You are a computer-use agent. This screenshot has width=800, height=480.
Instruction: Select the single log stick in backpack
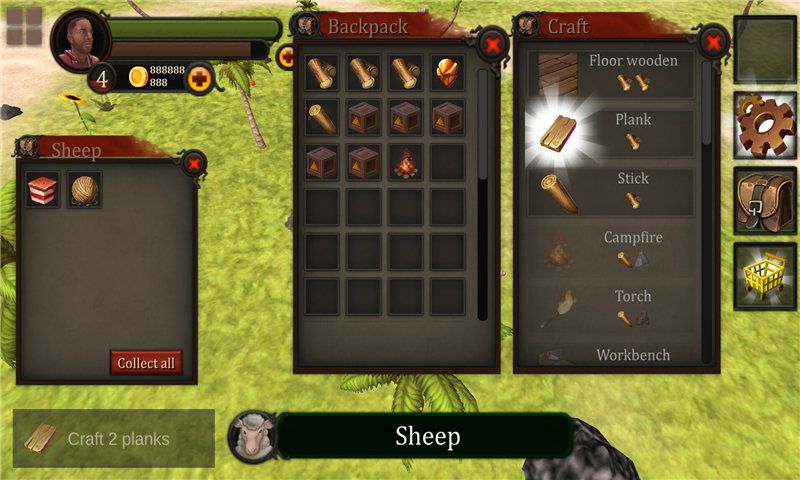click(322, 117)
